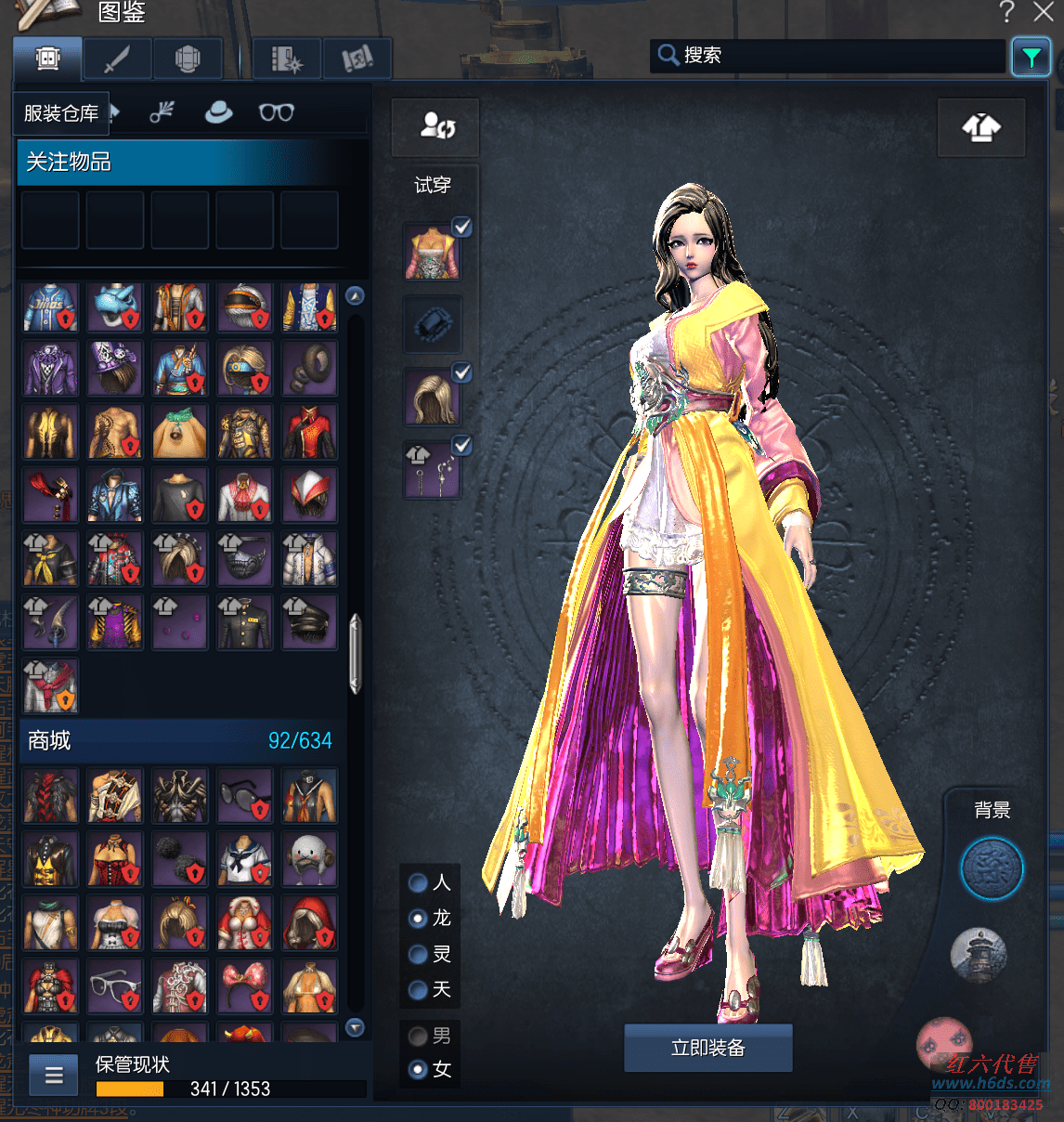Open the three-line list menu button
This screenshot has height=1122, width=1064.
(54, 1076)
